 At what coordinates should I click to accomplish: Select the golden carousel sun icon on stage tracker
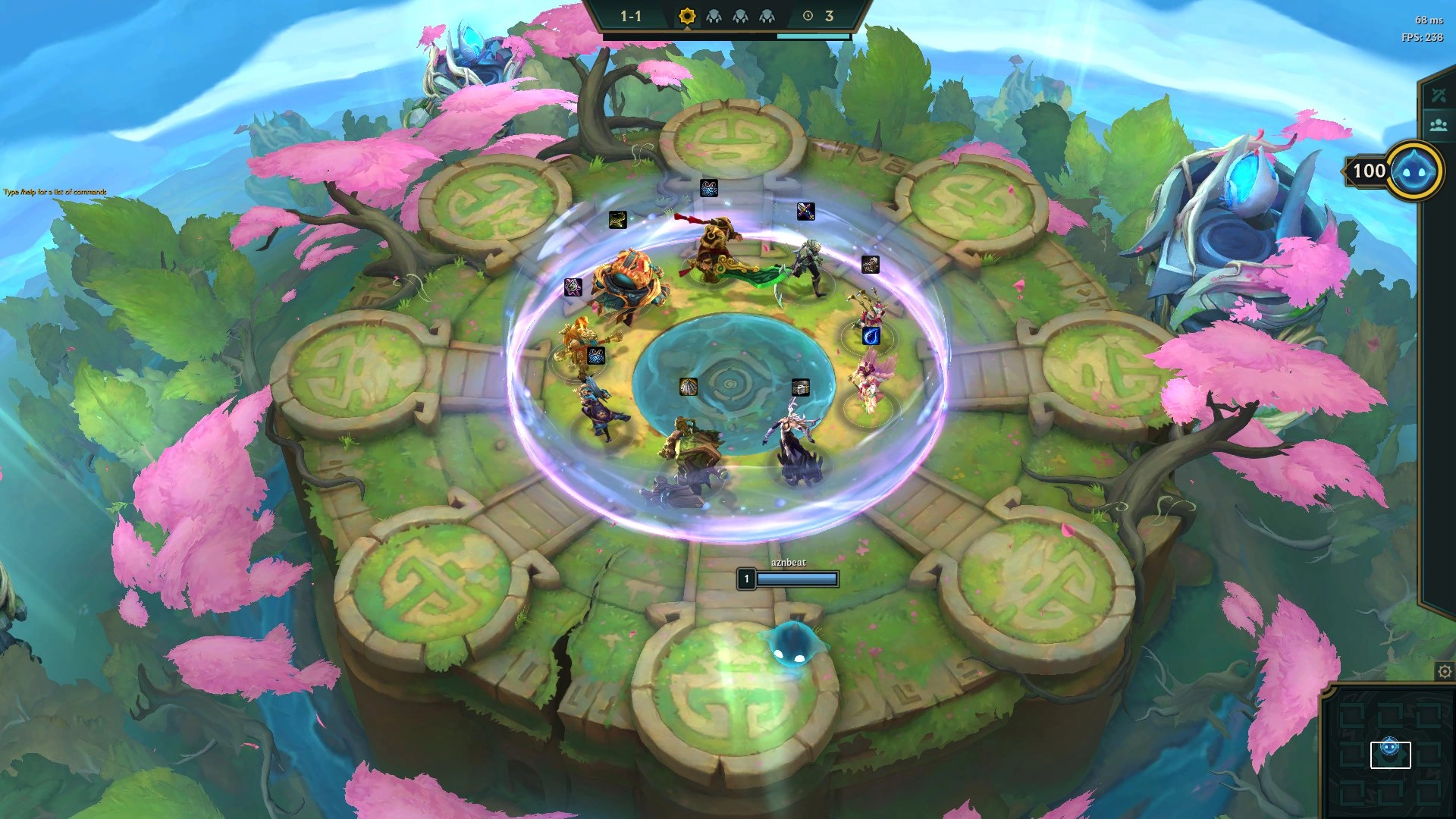click(x=687, y=15)
